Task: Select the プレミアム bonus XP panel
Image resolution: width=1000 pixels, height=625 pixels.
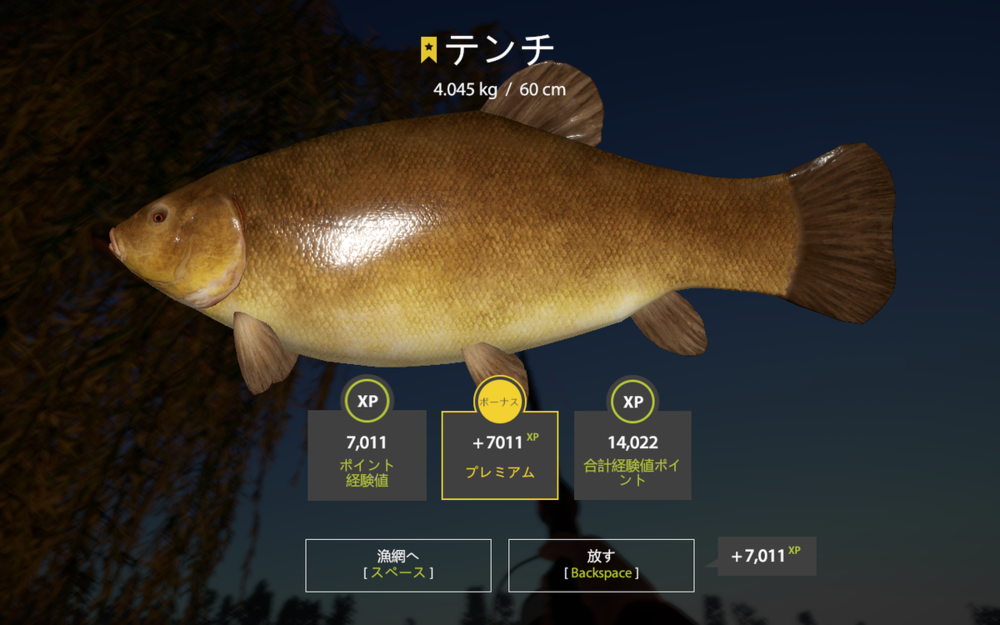Action: (500, 455)
